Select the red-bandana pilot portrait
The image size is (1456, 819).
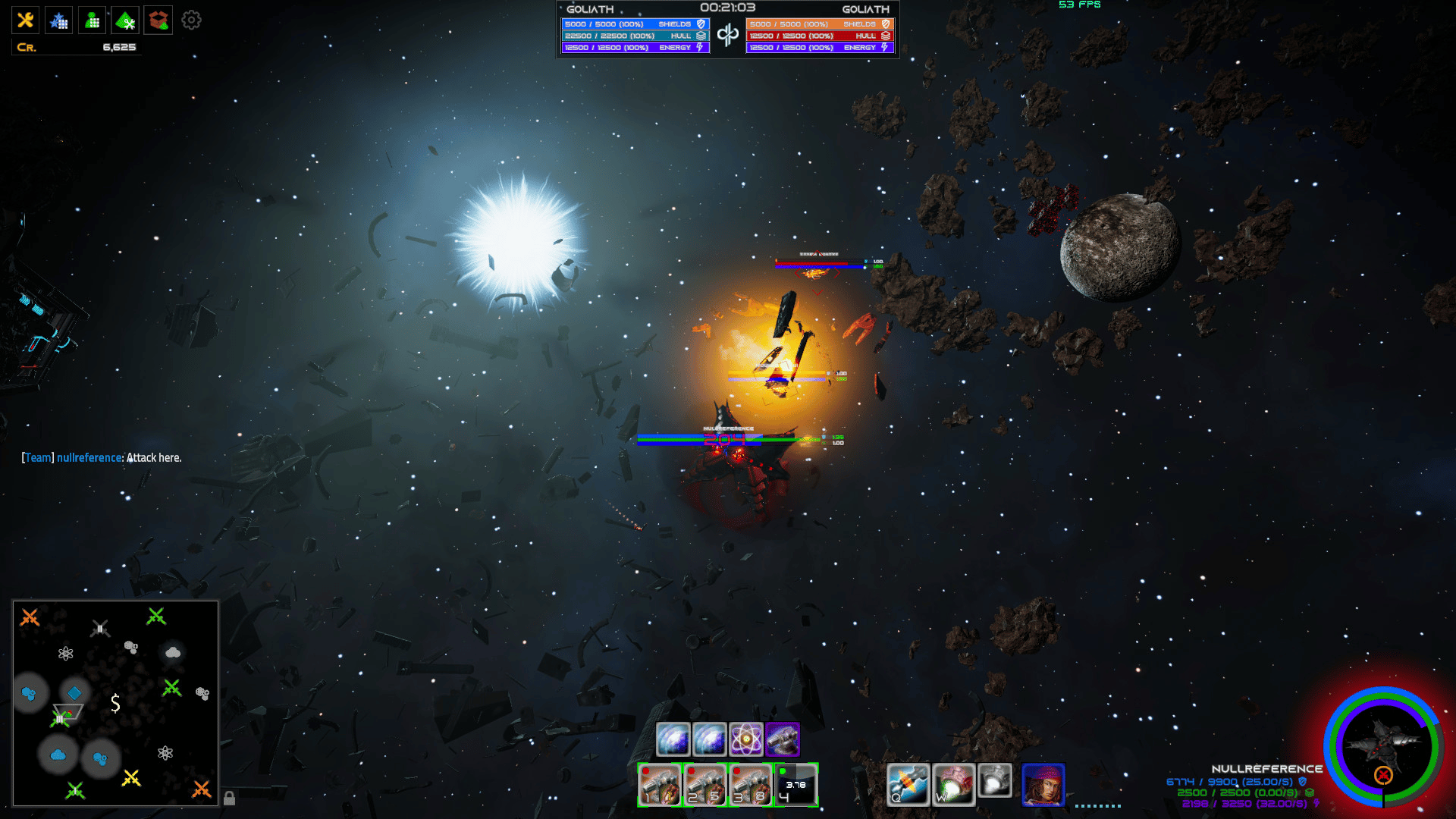pos(1043,784)
